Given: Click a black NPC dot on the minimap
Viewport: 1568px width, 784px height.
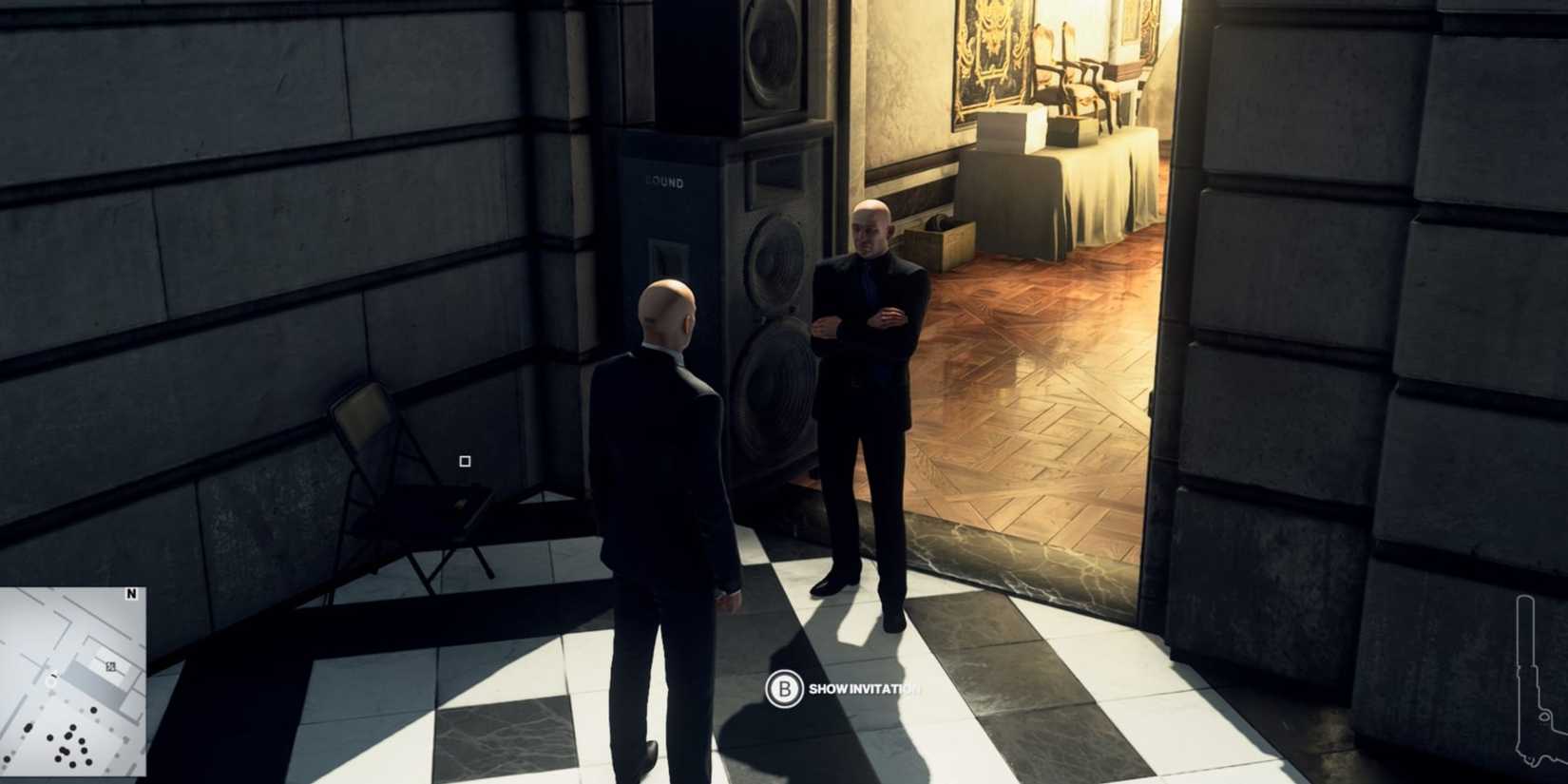Looking at the screenshot, I should pyautogui.click(x=92, y=708).
